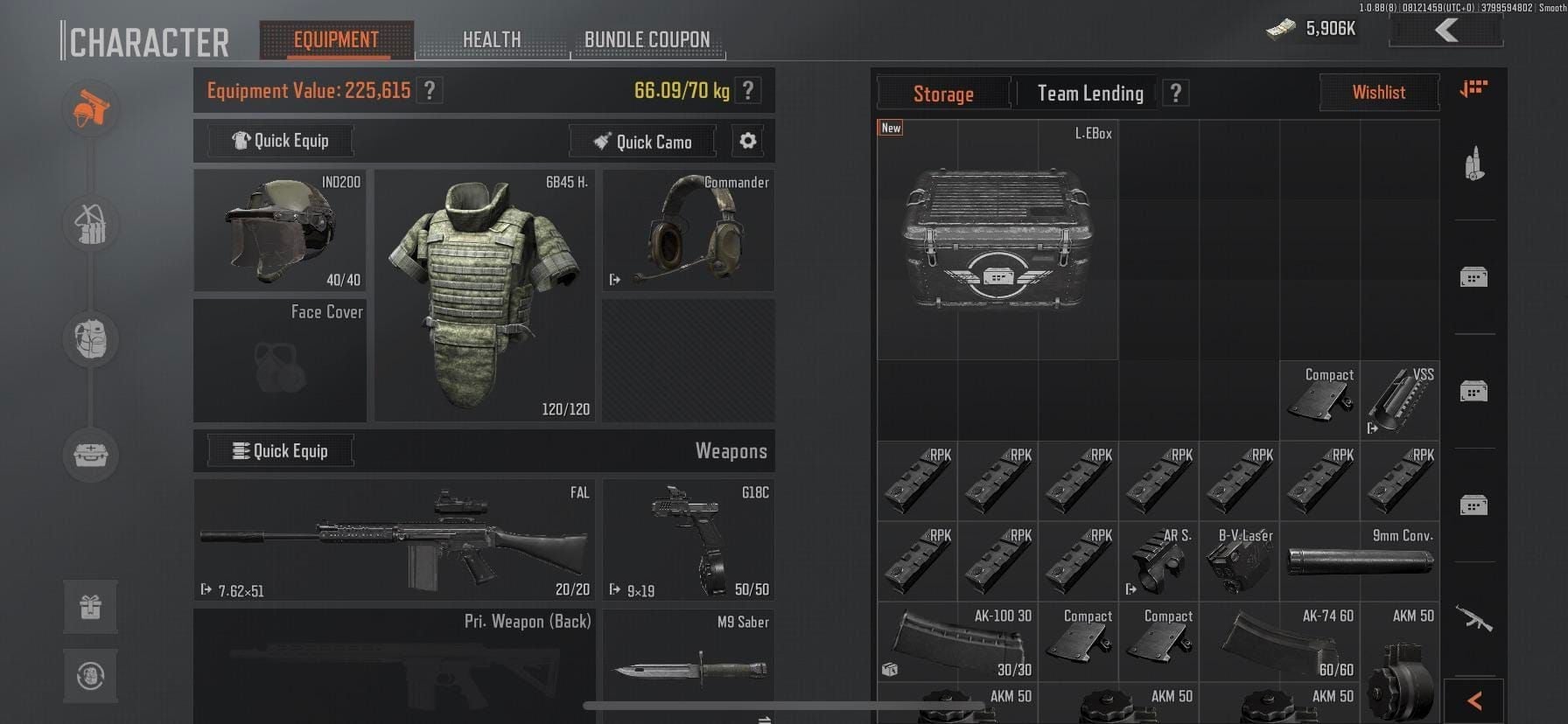
Task: Switch to the Health tab
Action: click(491, 40)
